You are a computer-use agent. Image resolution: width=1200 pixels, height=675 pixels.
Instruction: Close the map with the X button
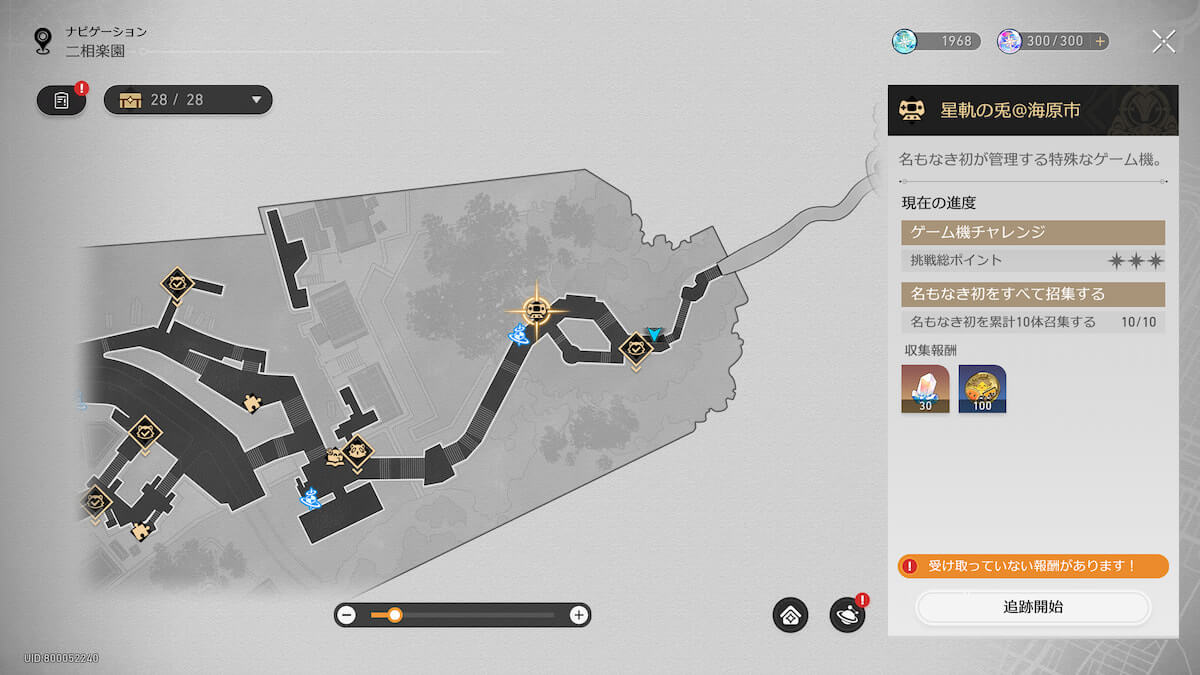[1163, 41]
